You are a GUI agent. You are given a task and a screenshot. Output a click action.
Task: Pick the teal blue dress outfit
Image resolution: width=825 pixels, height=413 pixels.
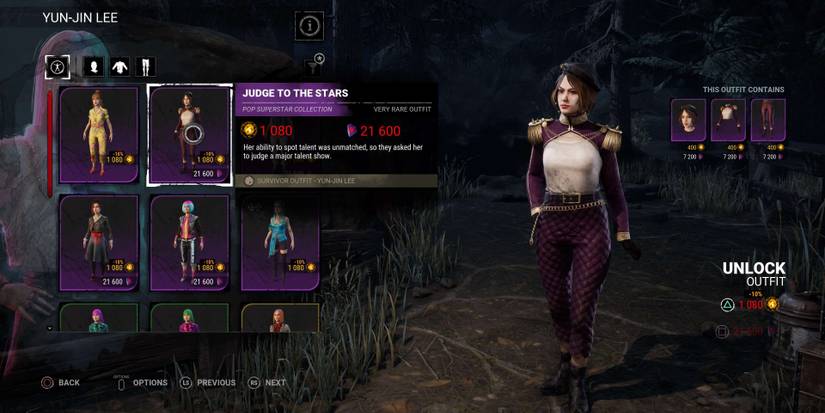click(x=279, y=242)
